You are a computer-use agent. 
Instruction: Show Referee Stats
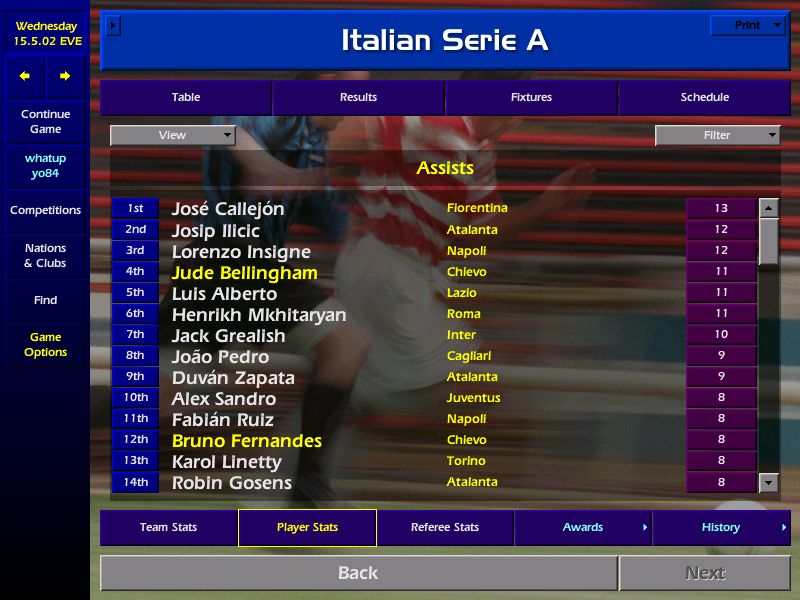pyautogui.click(x=445, y=527)
